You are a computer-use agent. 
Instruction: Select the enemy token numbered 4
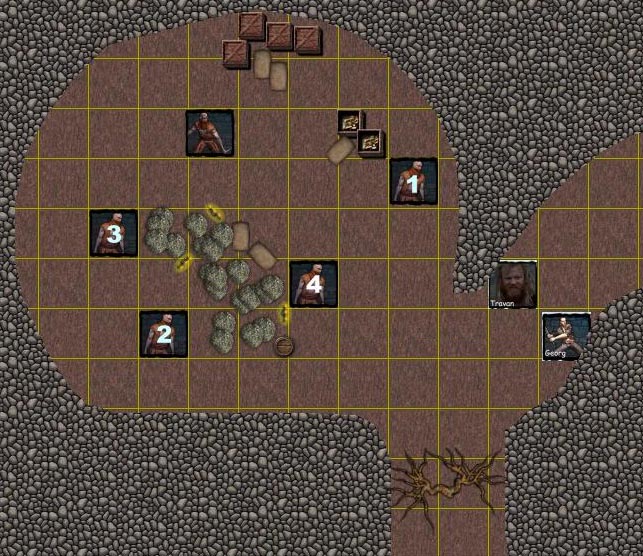tap(313, 284)
